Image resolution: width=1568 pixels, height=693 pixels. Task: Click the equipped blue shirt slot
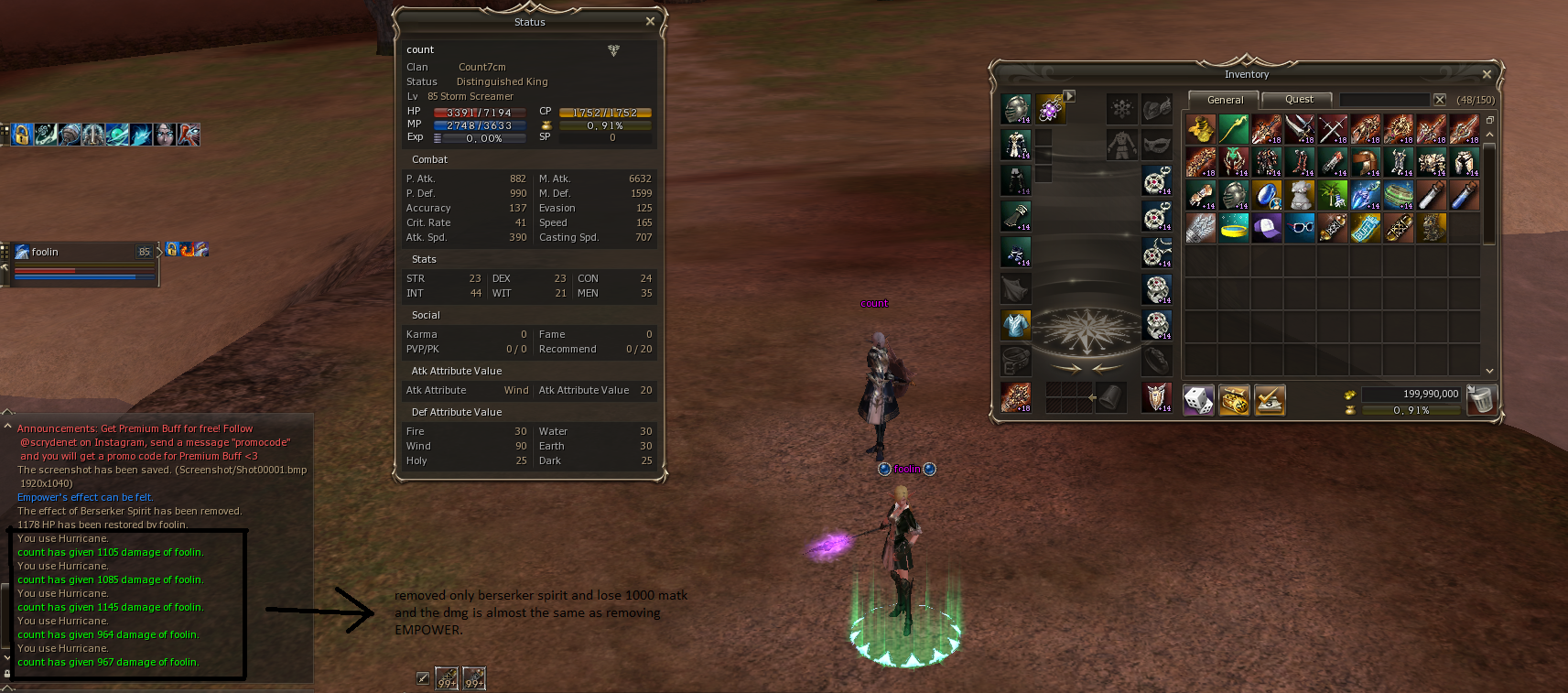coord(1016,325)
